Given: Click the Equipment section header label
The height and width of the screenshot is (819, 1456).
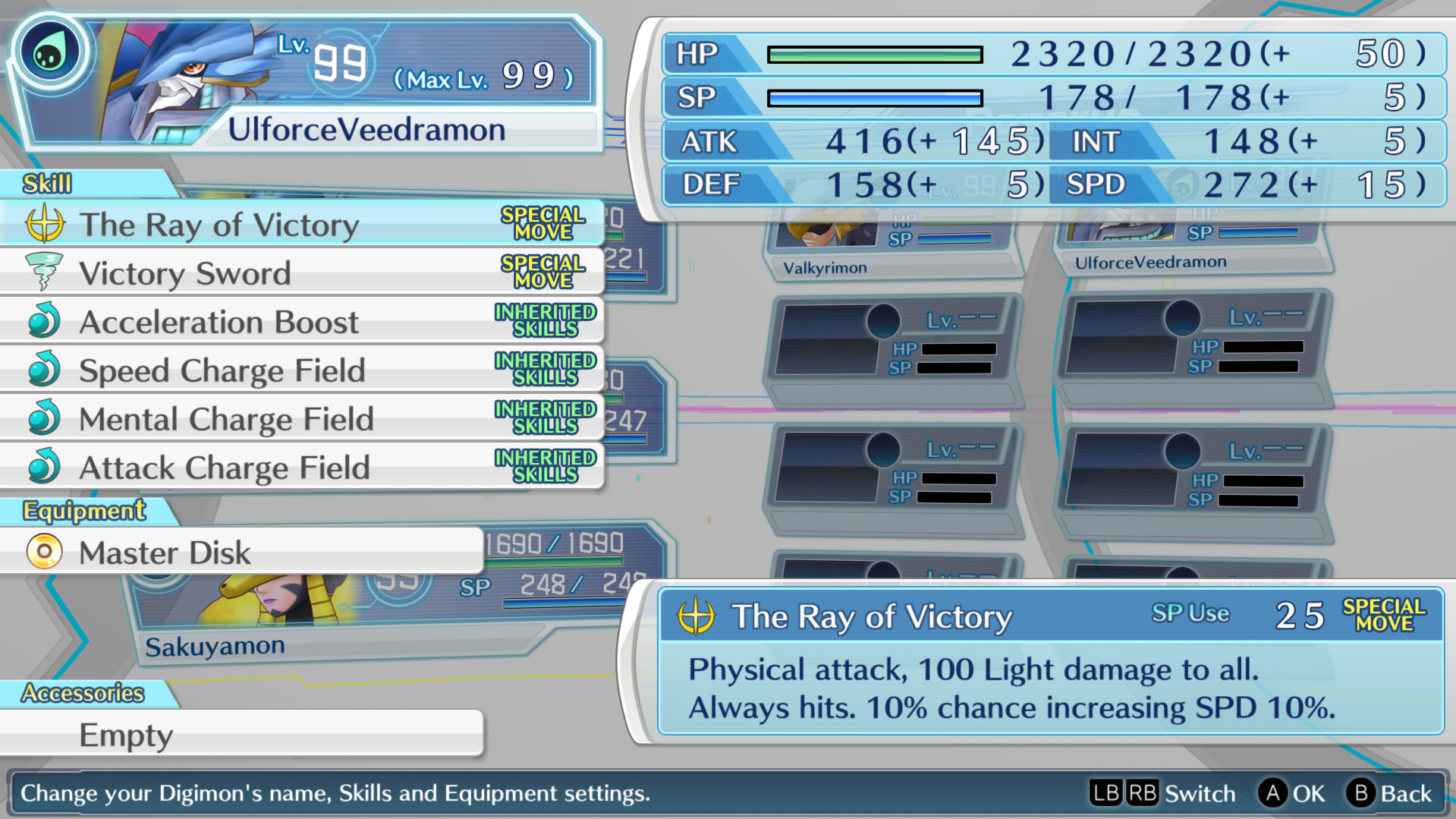Looking at the screenshot, I should pyautogui.click(x=82, y=511).
